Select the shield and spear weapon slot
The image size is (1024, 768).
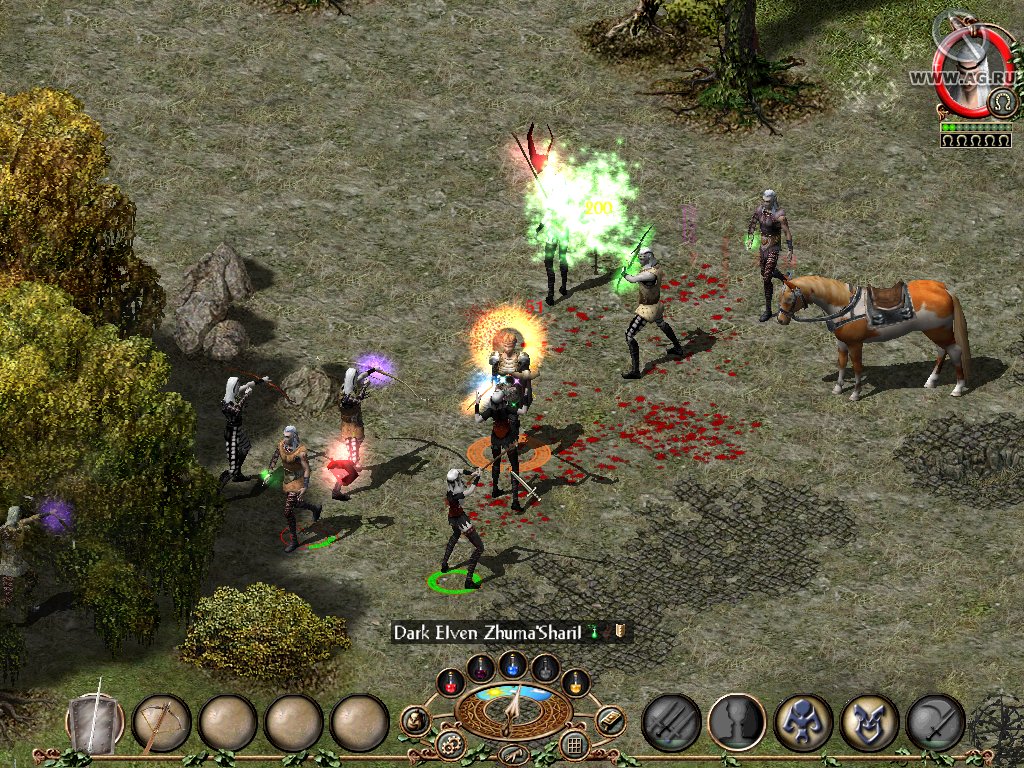click(95, 721)
